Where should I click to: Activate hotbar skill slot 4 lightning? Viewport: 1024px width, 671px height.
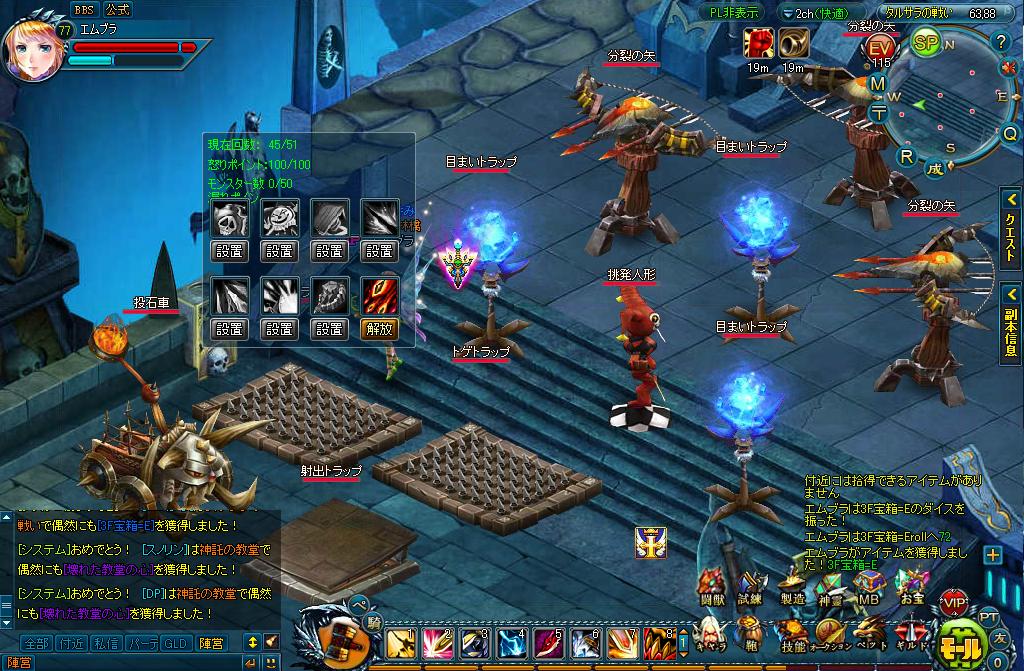point(512,641)
